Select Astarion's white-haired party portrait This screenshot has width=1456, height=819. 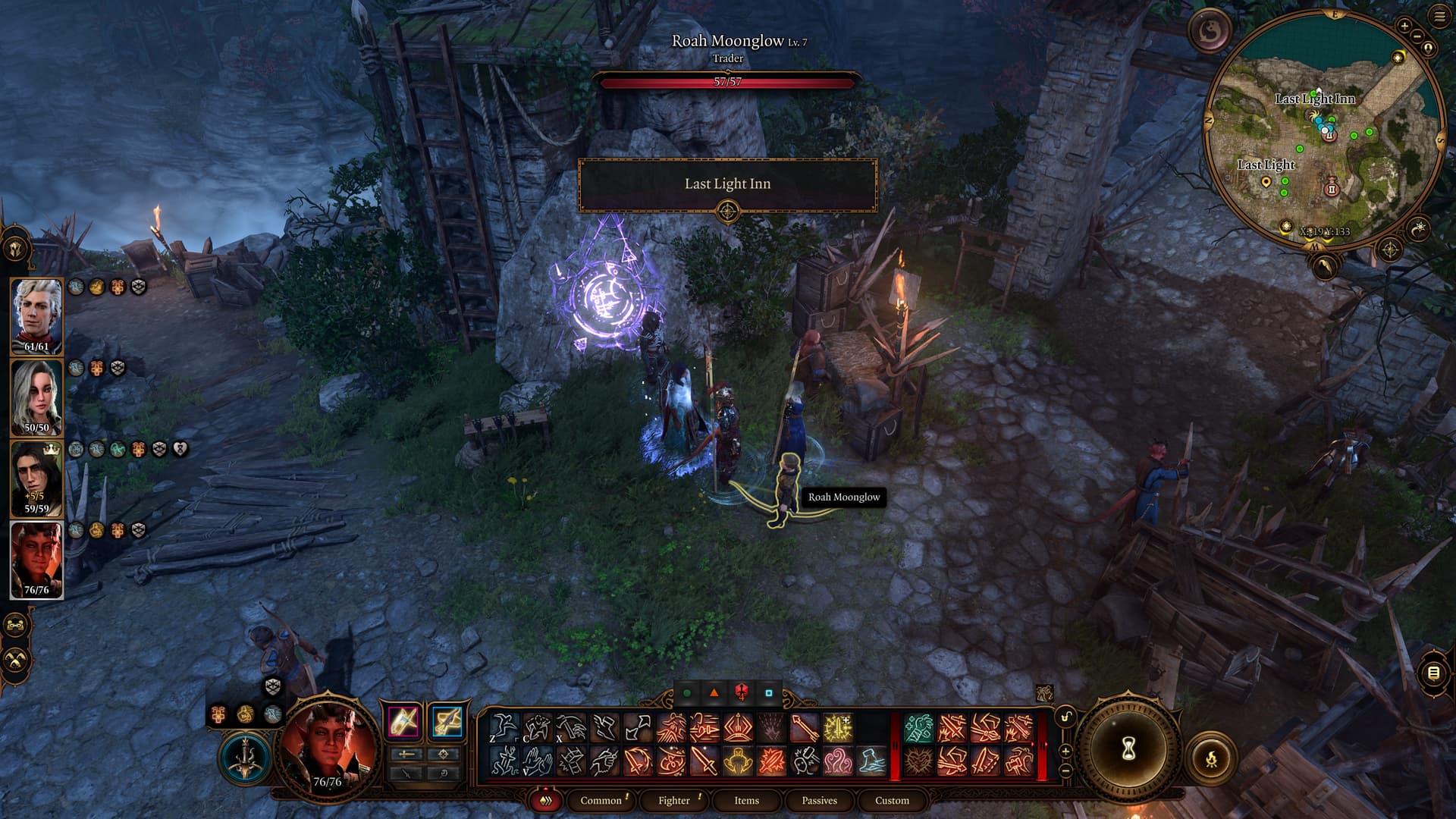click(x=36, y=315)
